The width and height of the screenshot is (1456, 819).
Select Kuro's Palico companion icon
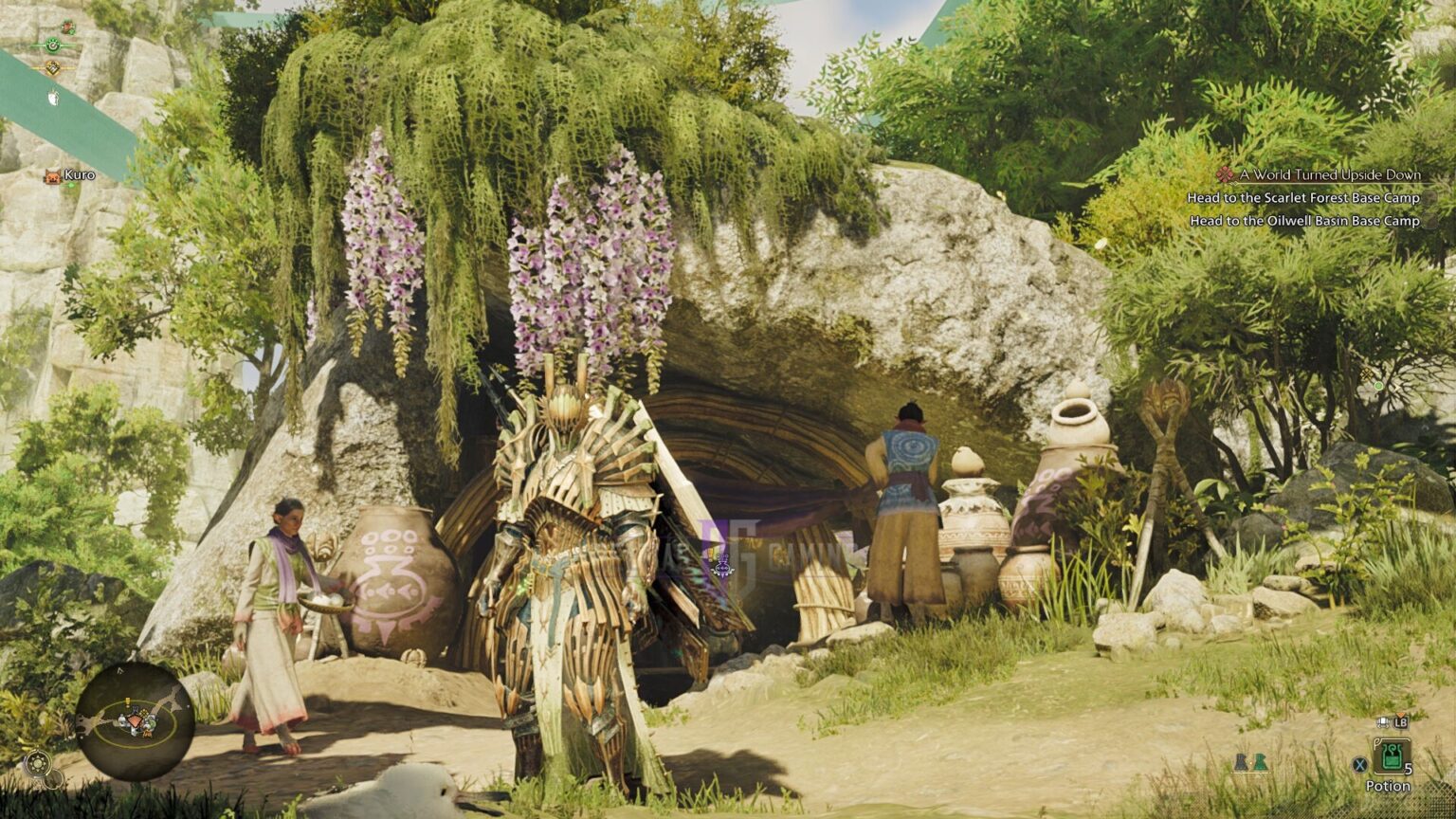[51, 175]
